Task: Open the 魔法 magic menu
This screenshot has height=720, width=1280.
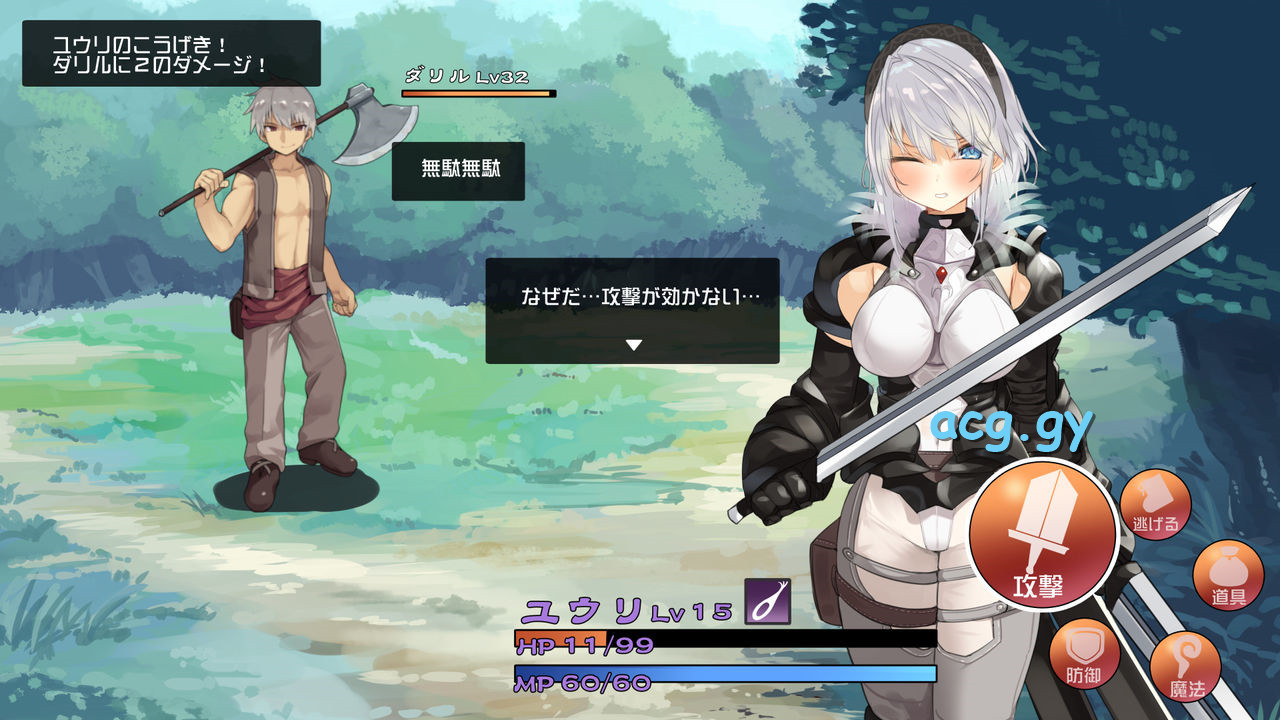Action: pos(1186,666)
